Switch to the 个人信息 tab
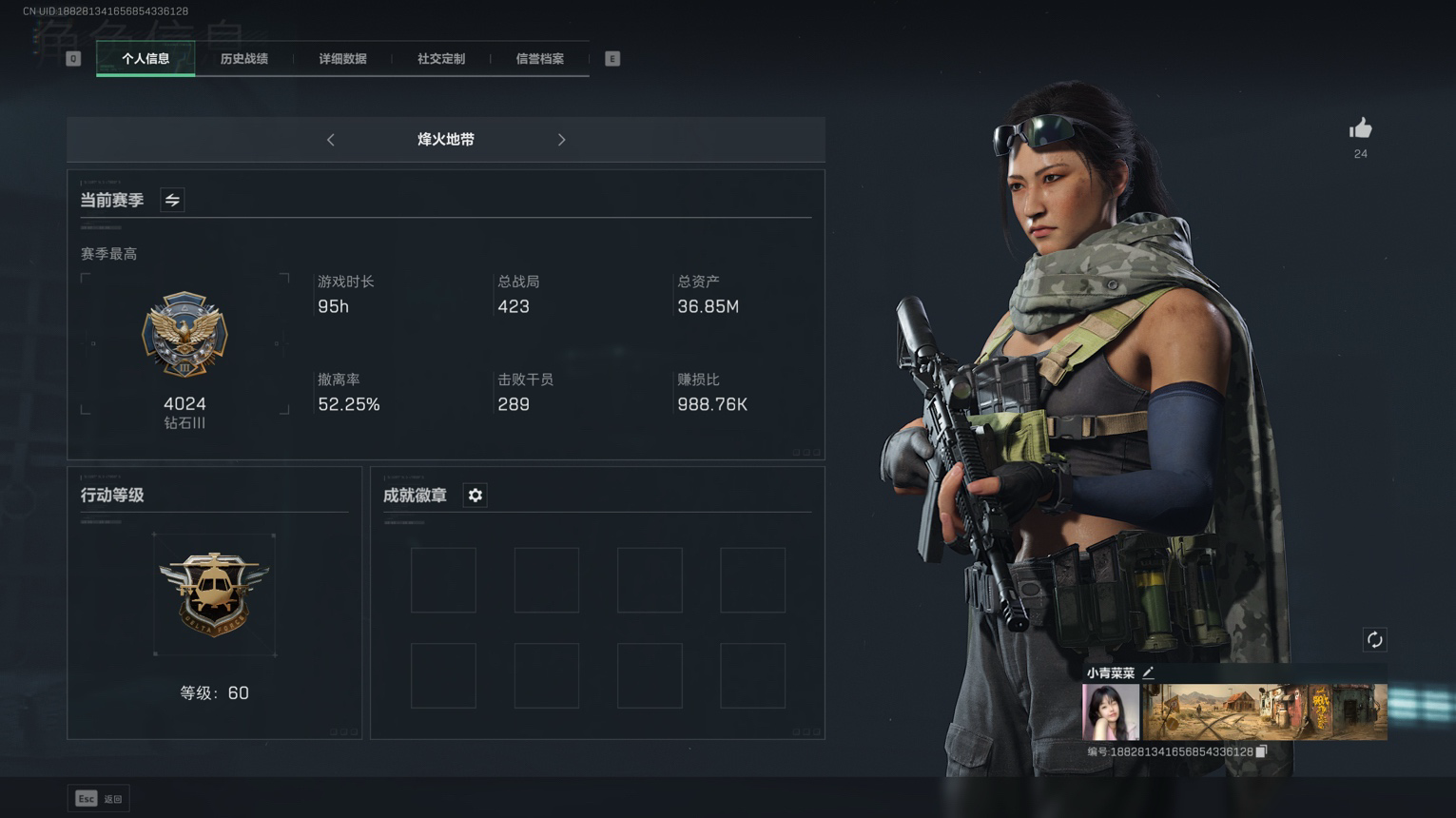Viewport: 1456px width, 818px height. (x=146, y=59)
